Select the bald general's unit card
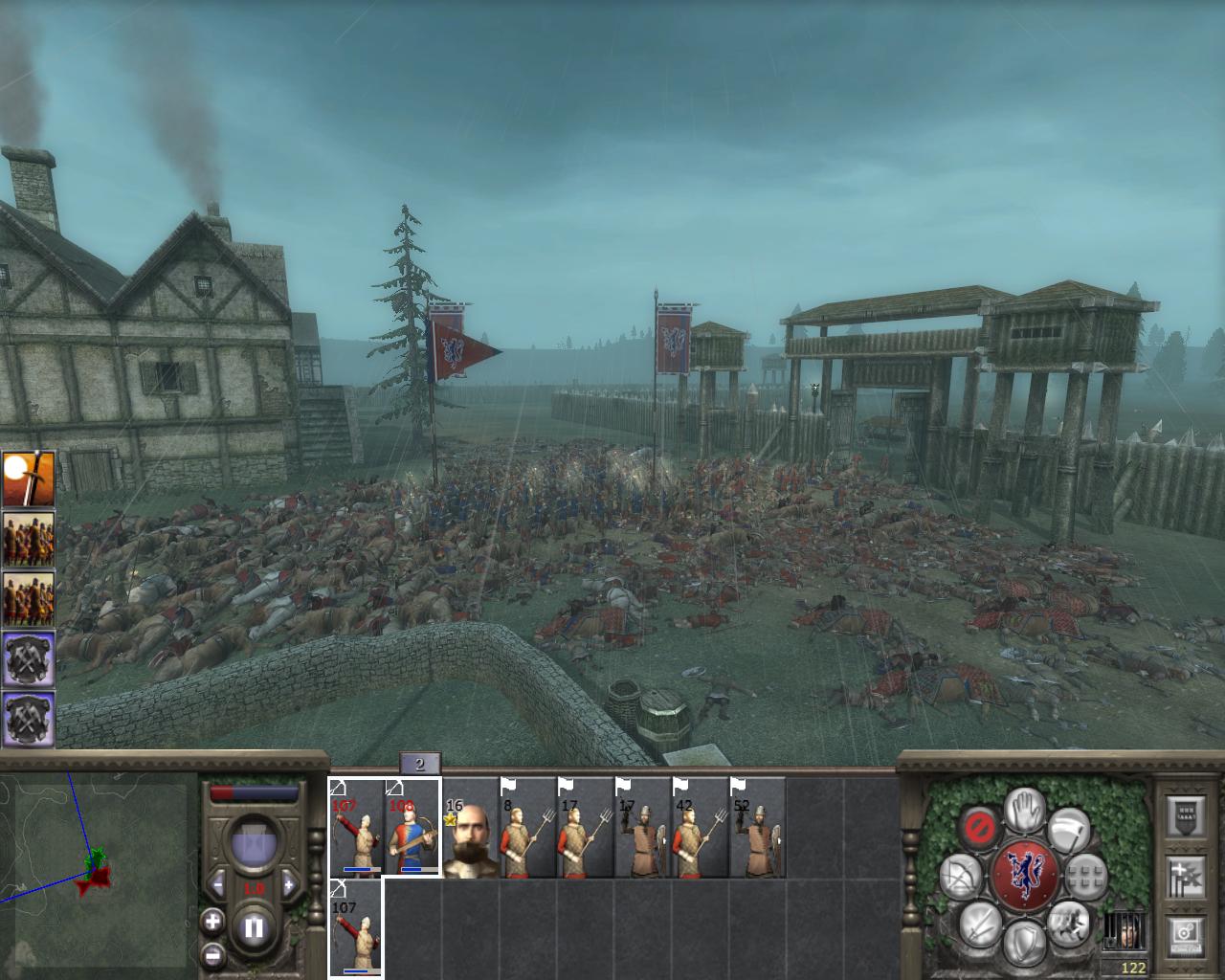 pos(470,828)
